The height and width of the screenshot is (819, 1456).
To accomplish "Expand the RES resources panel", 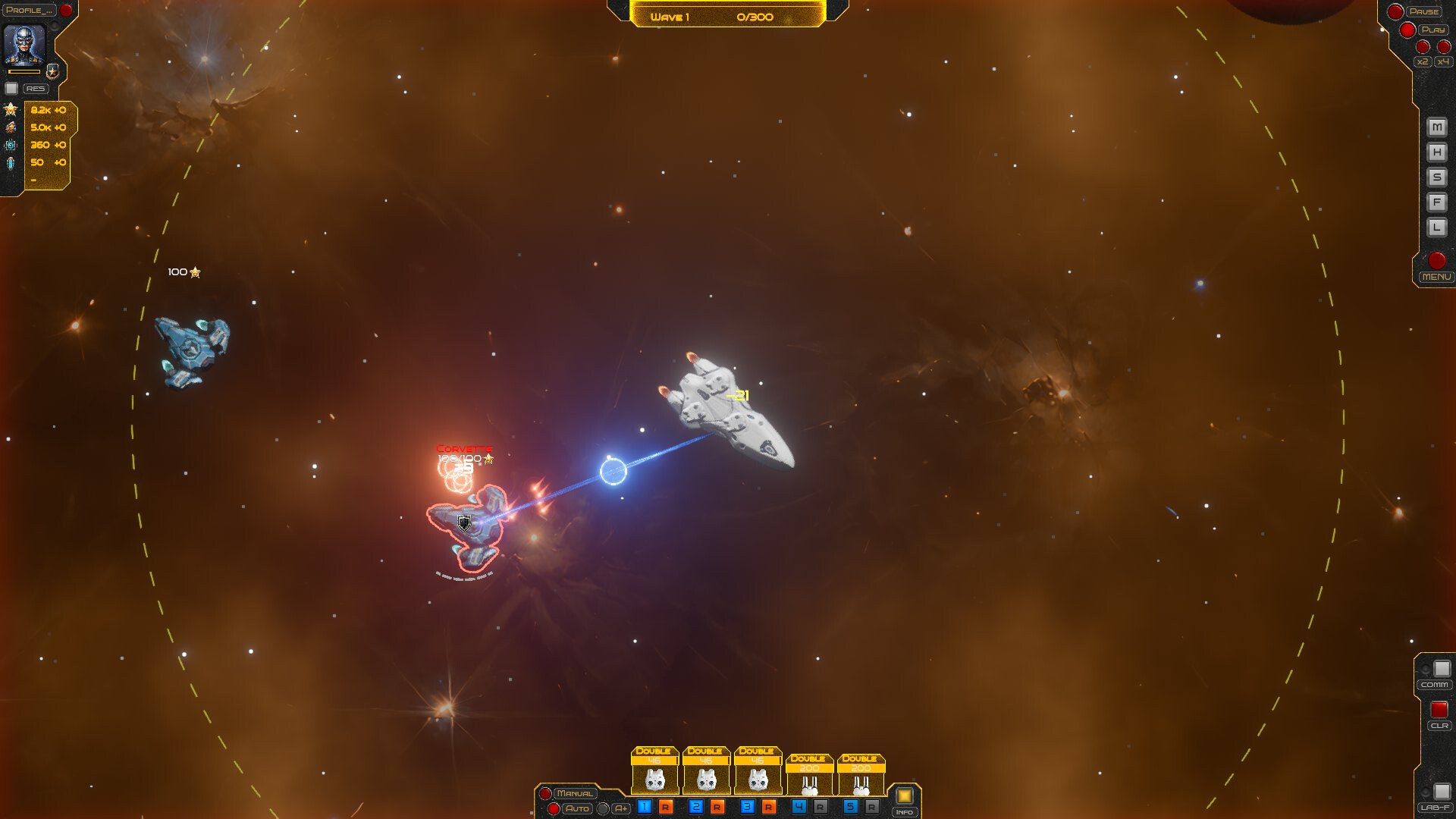I will pyautogui.click(x=36, y=88).
